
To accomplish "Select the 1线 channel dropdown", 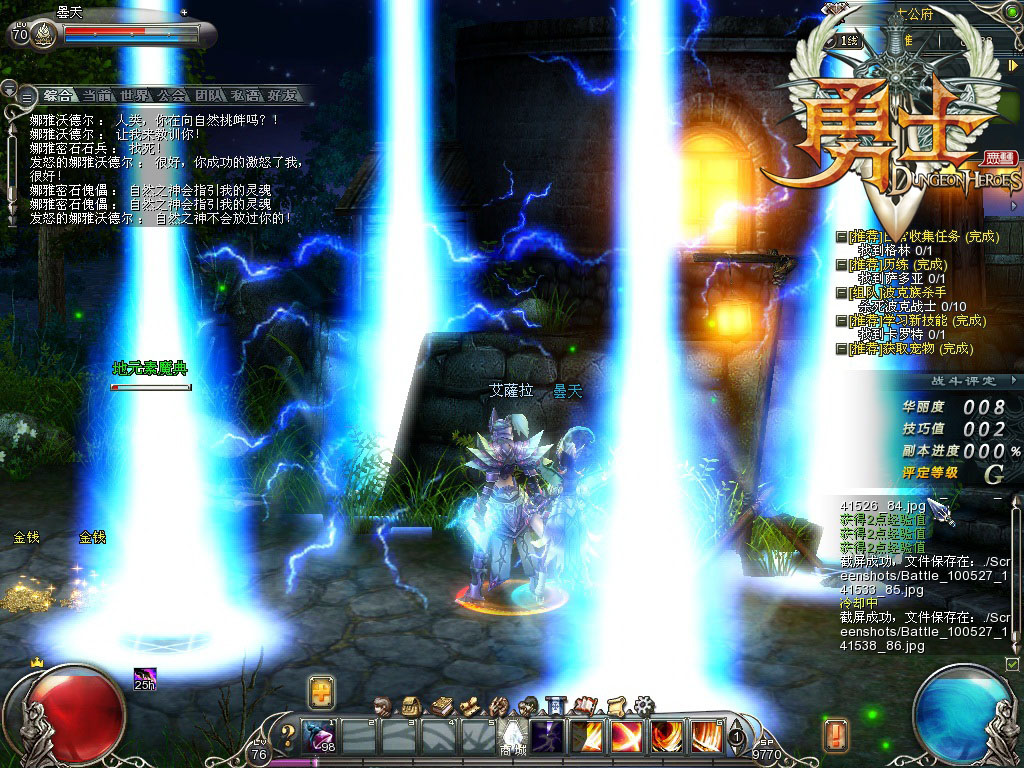I will click(850, 40).
